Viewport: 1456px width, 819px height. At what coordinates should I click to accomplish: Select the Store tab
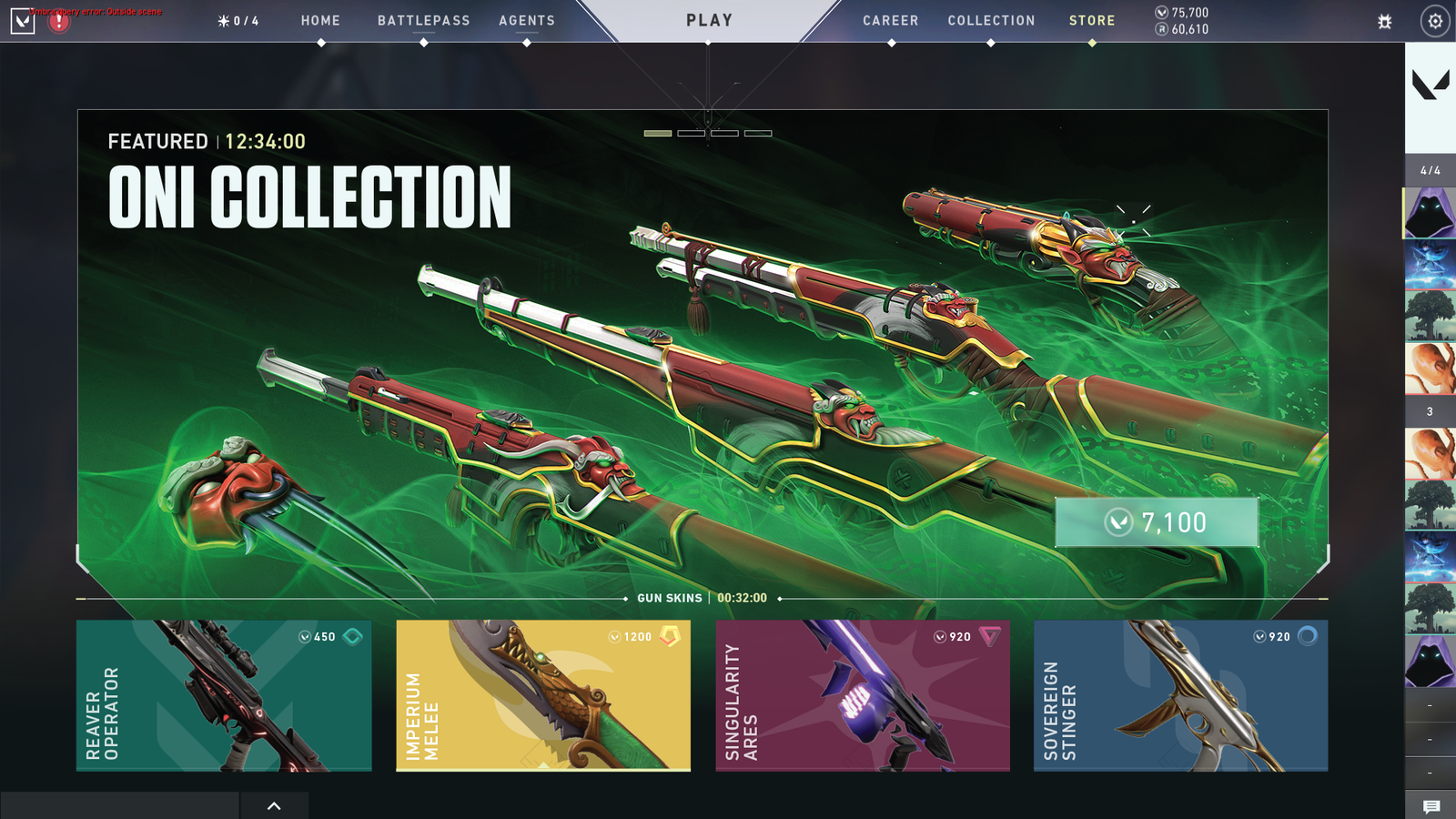pyautogui.click(x=1091, y=20)
